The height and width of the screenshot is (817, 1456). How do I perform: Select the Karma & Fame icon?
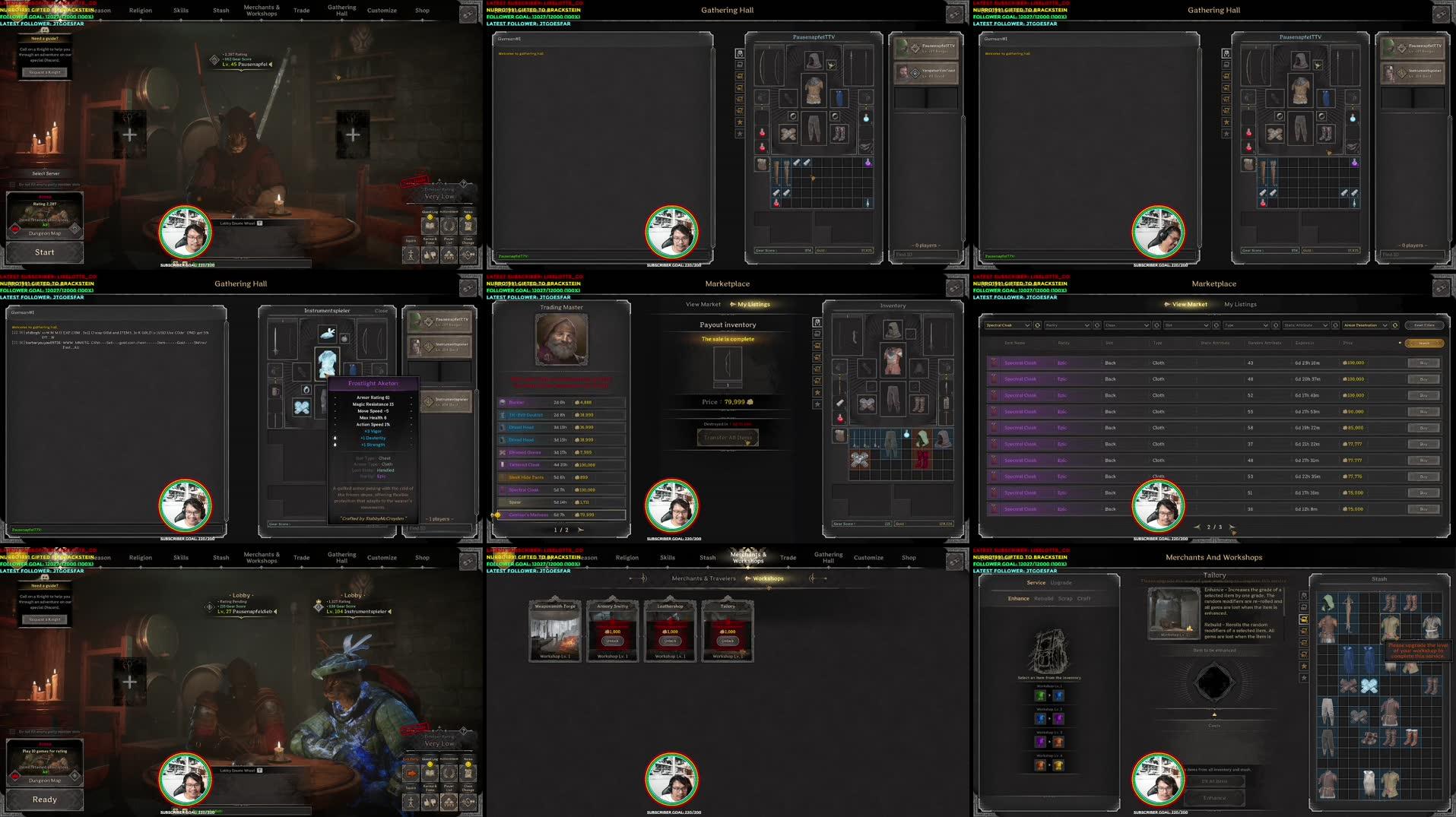pyautogui.click(x=430, y=255)
